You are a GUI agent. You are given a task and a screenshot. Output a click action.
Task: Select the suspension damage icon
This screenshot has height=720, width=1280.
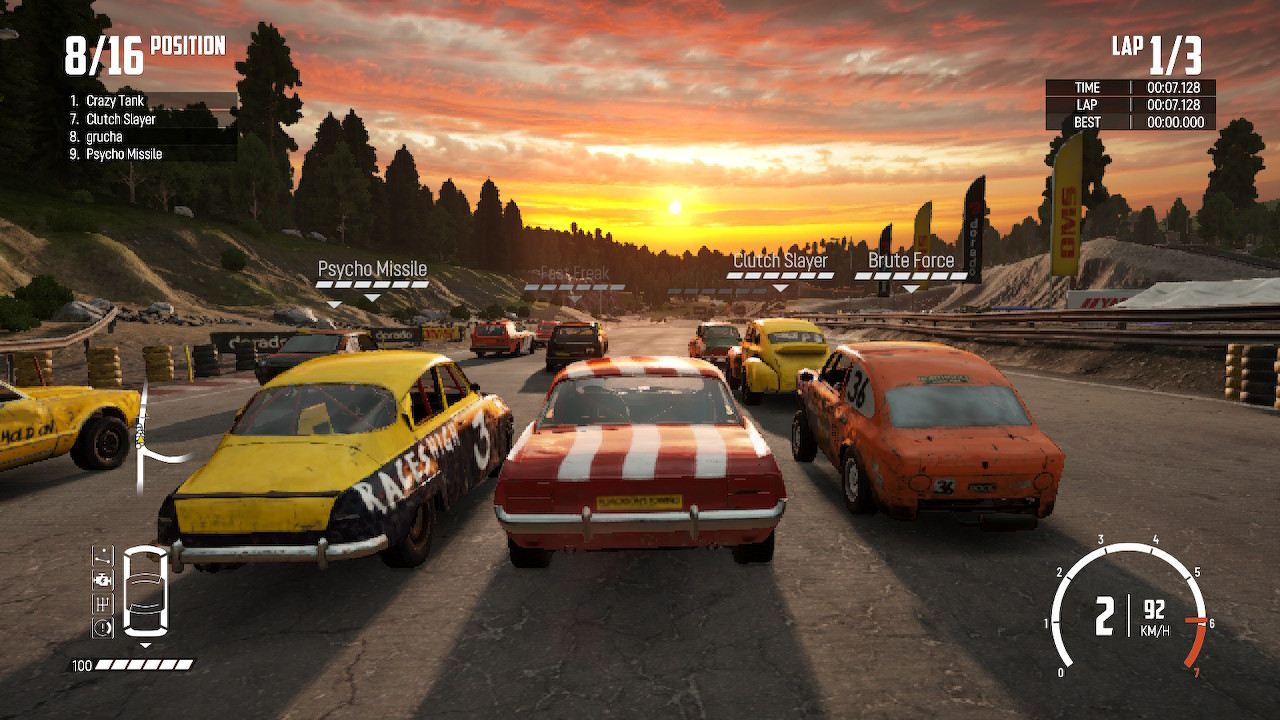click(102, 556)
